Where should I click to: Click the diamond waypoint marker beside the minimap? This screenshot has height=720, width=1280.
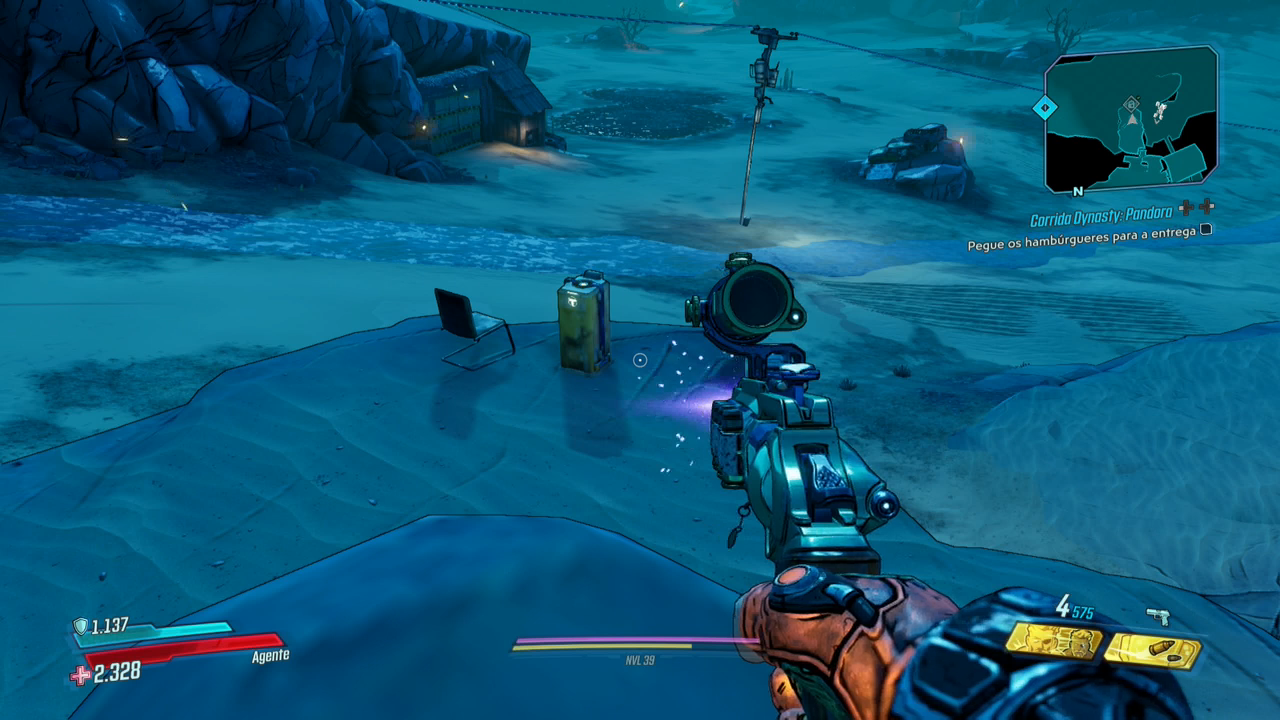[1044, 107]
